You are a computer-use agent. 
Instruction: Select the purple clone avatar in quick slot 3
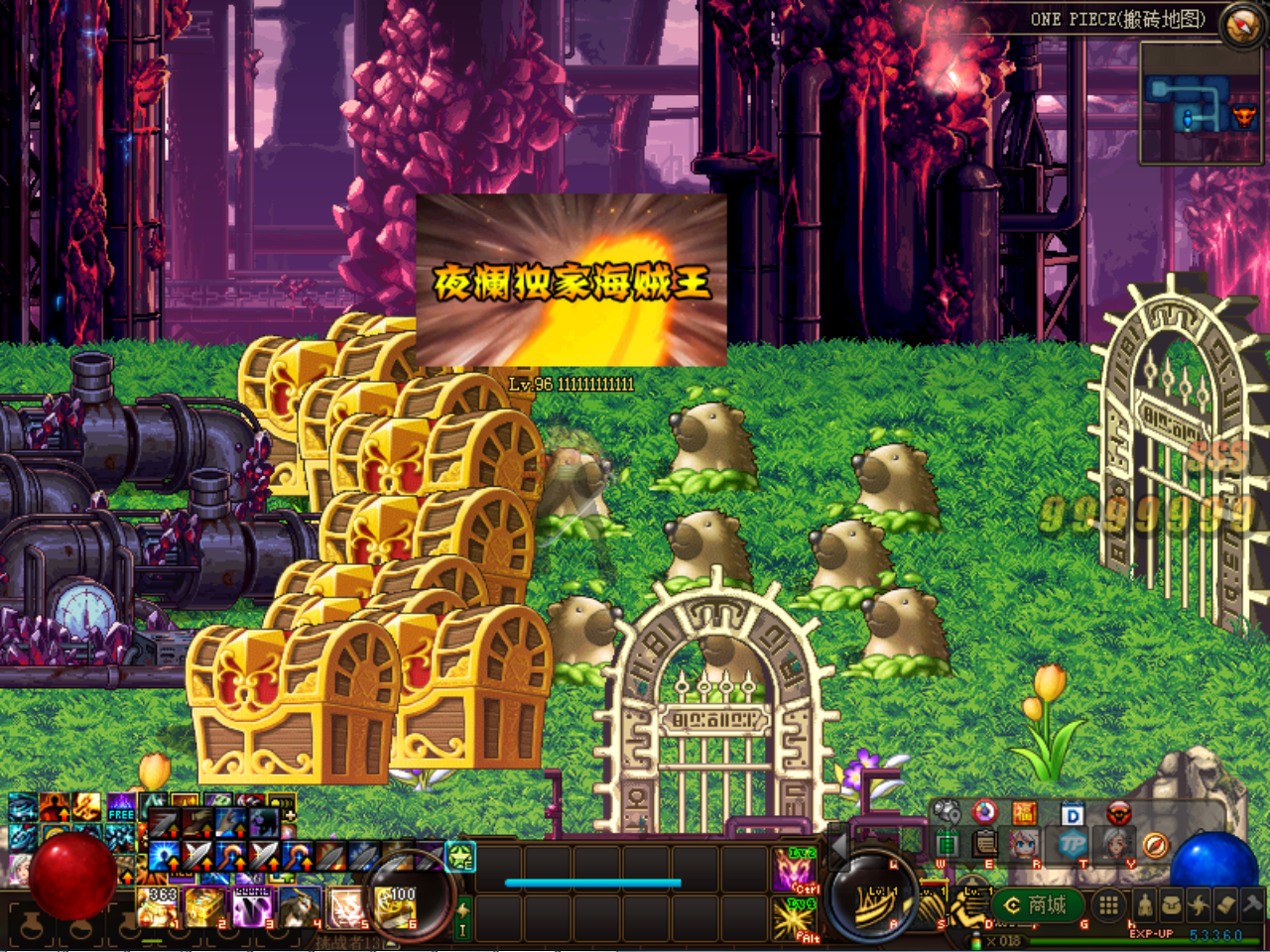[x=253, y=907]
